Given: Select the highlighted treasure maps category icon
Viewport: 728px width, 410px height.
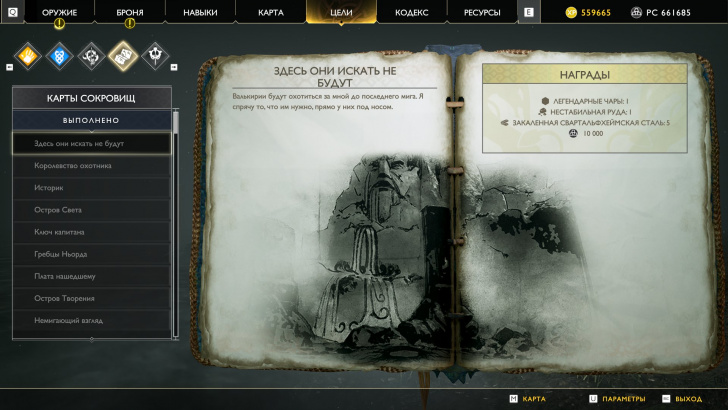Looking at the screenshot, I should click(123, 52).
